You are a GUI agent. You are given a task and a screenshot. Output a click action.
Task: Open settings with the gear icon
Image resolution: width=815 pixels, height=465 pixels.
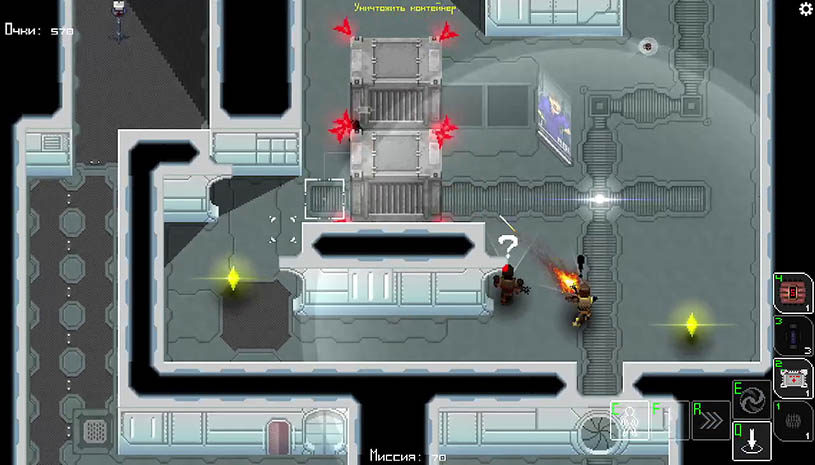coord(805,9)
